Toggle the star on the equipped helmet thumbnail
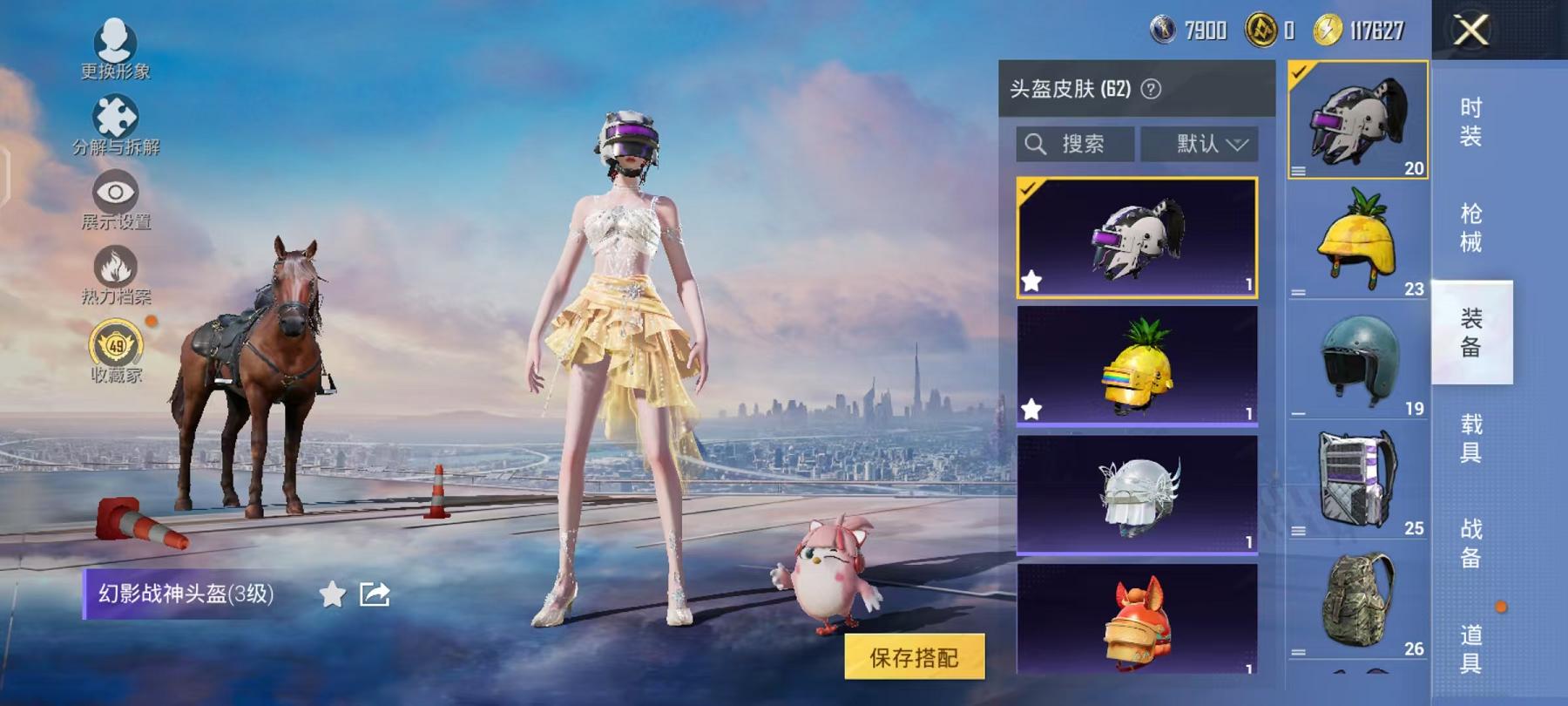Image resolution: width=1568 pixels, height=706 pixels. pos(1033,281)
